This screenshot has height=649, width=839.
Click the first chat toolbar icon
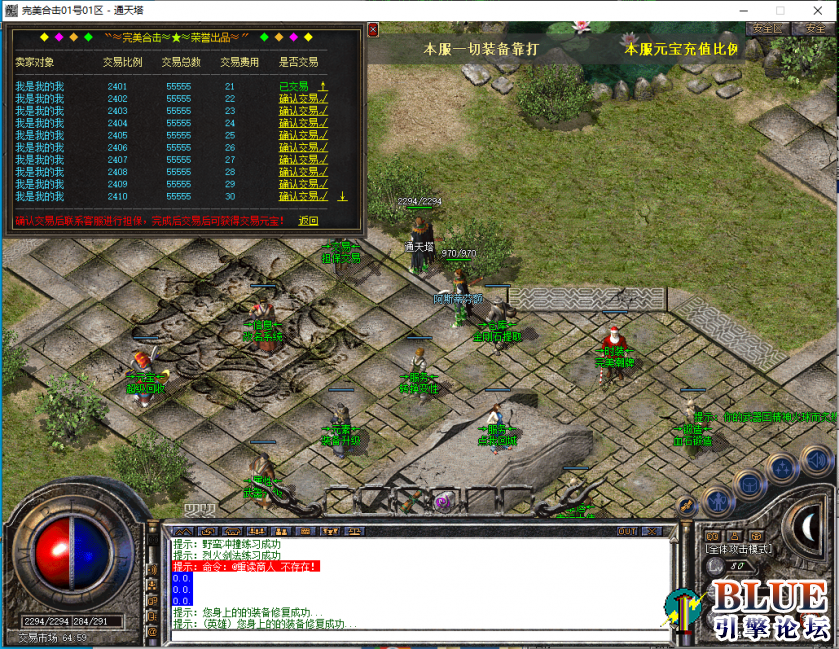point(183,531)
